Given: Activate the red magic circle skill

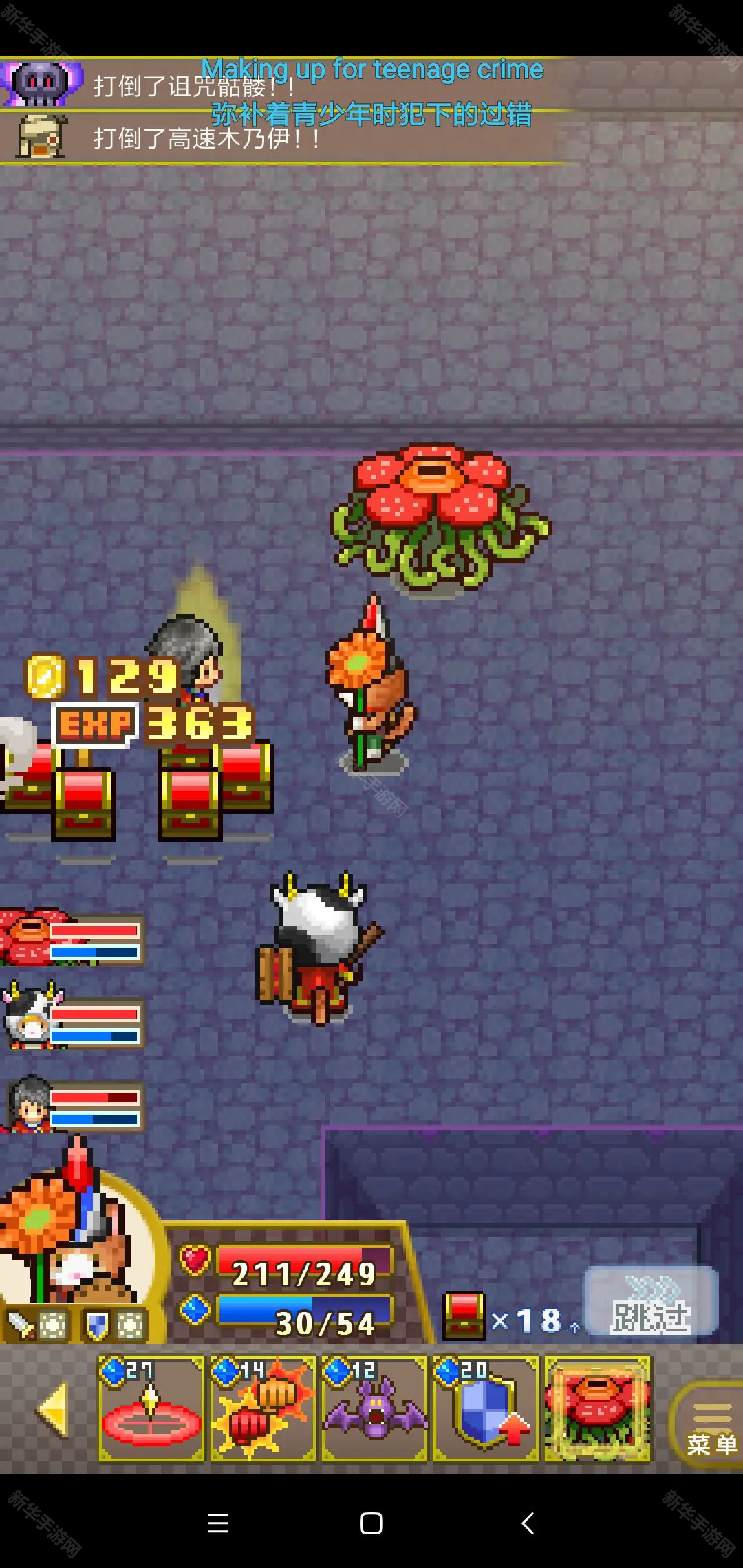Looking at the screenshot, I should click(x=151, y=1408).
